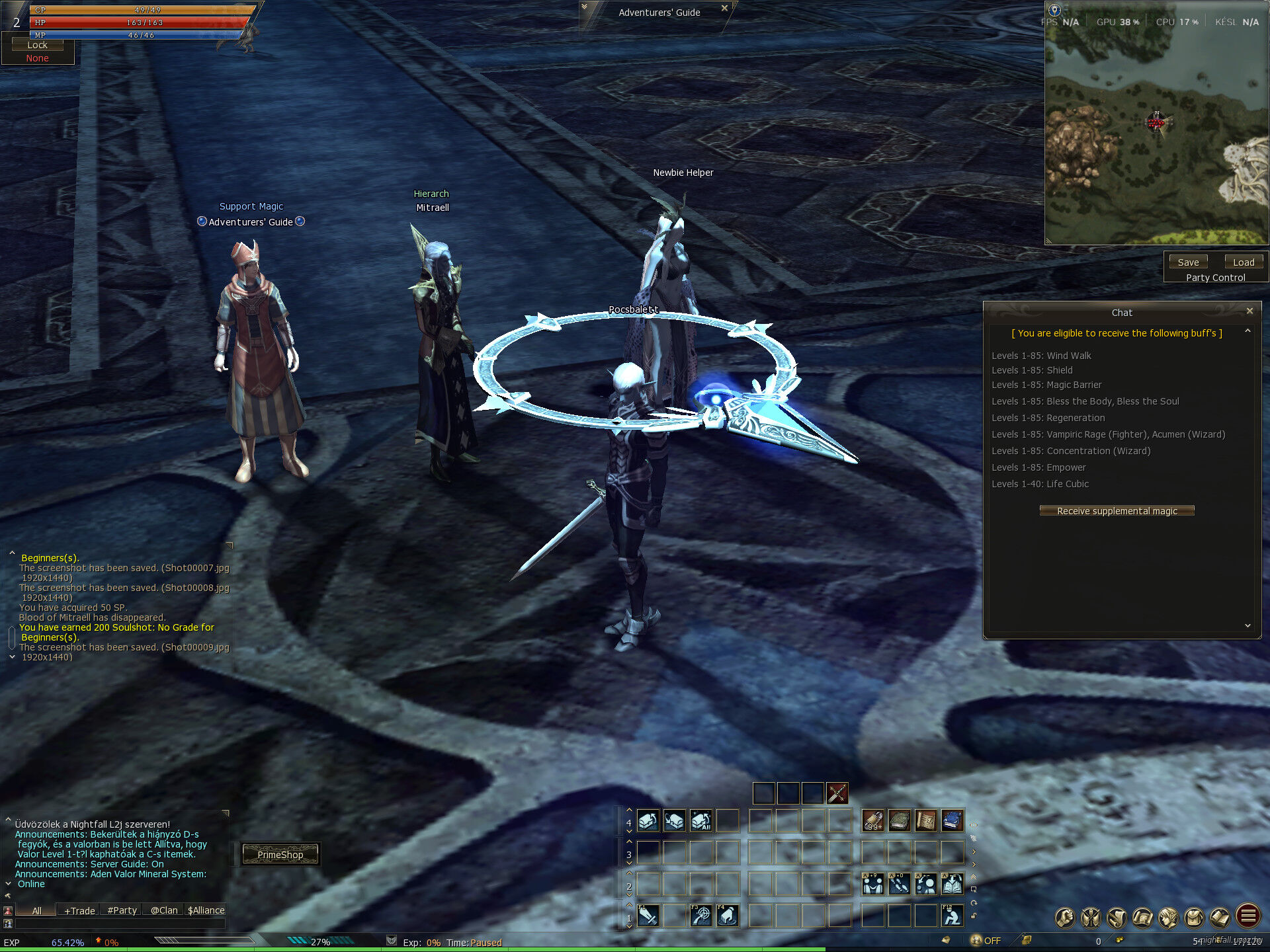Switch to the #Party chat tab
The image size is (1270, 952).
(122, 910)
